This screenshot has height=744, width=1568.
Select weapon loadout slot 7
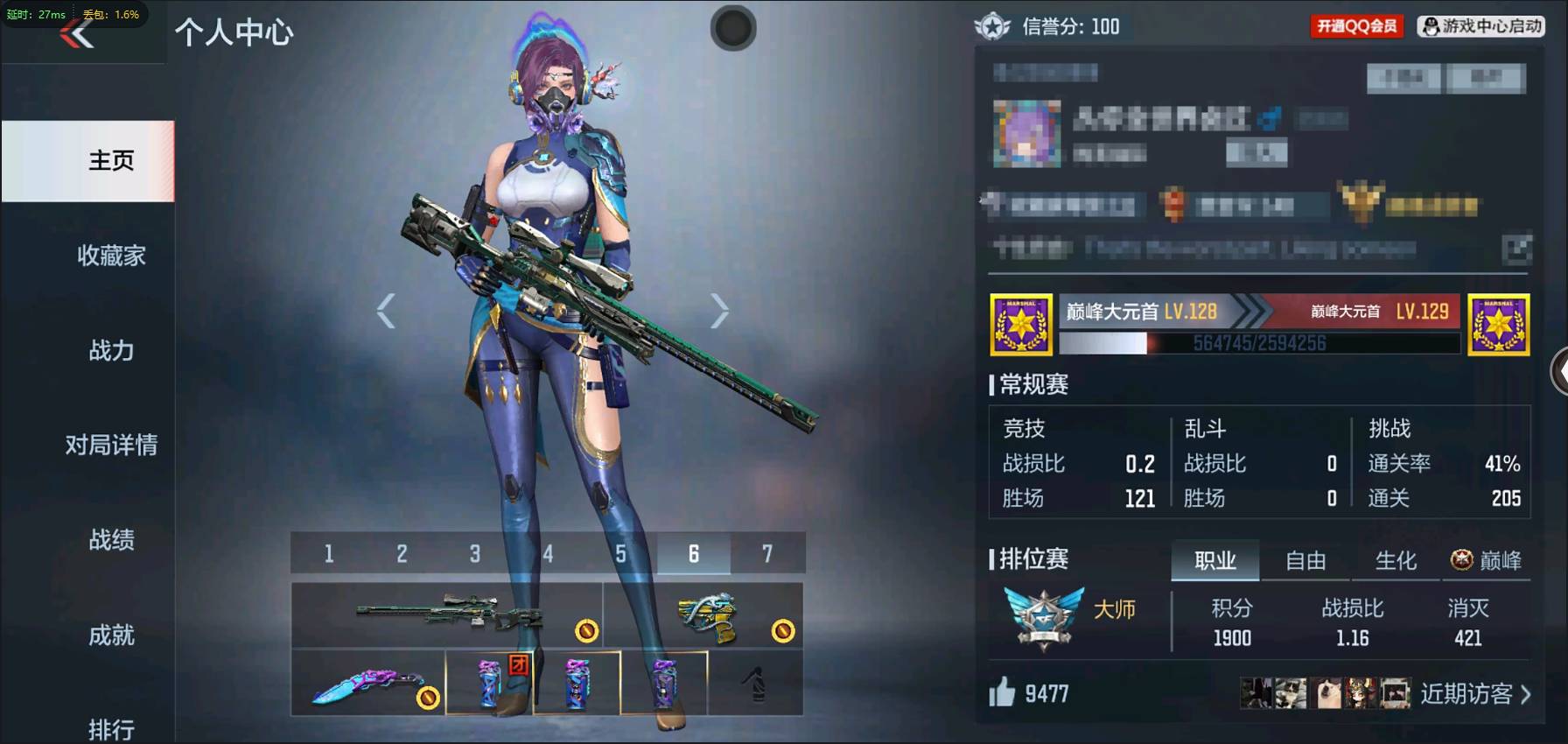coord(768,552)
